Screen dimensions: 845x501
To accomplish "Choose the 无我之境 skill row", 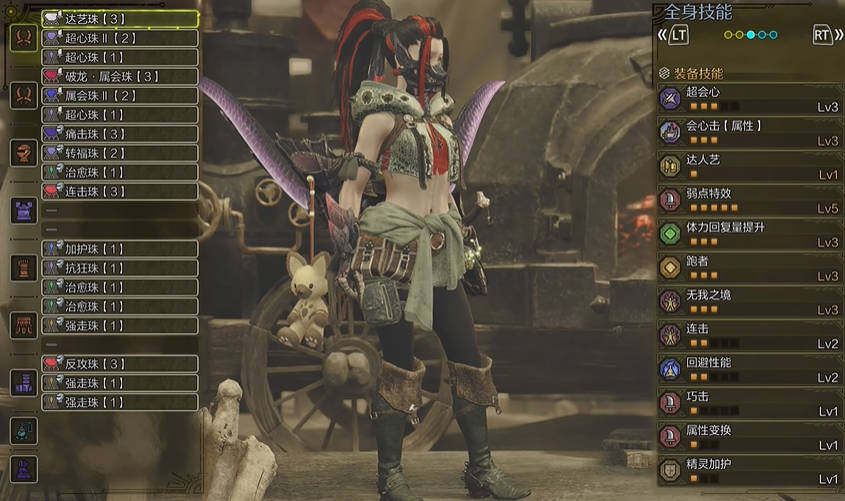I will (749, 301).
